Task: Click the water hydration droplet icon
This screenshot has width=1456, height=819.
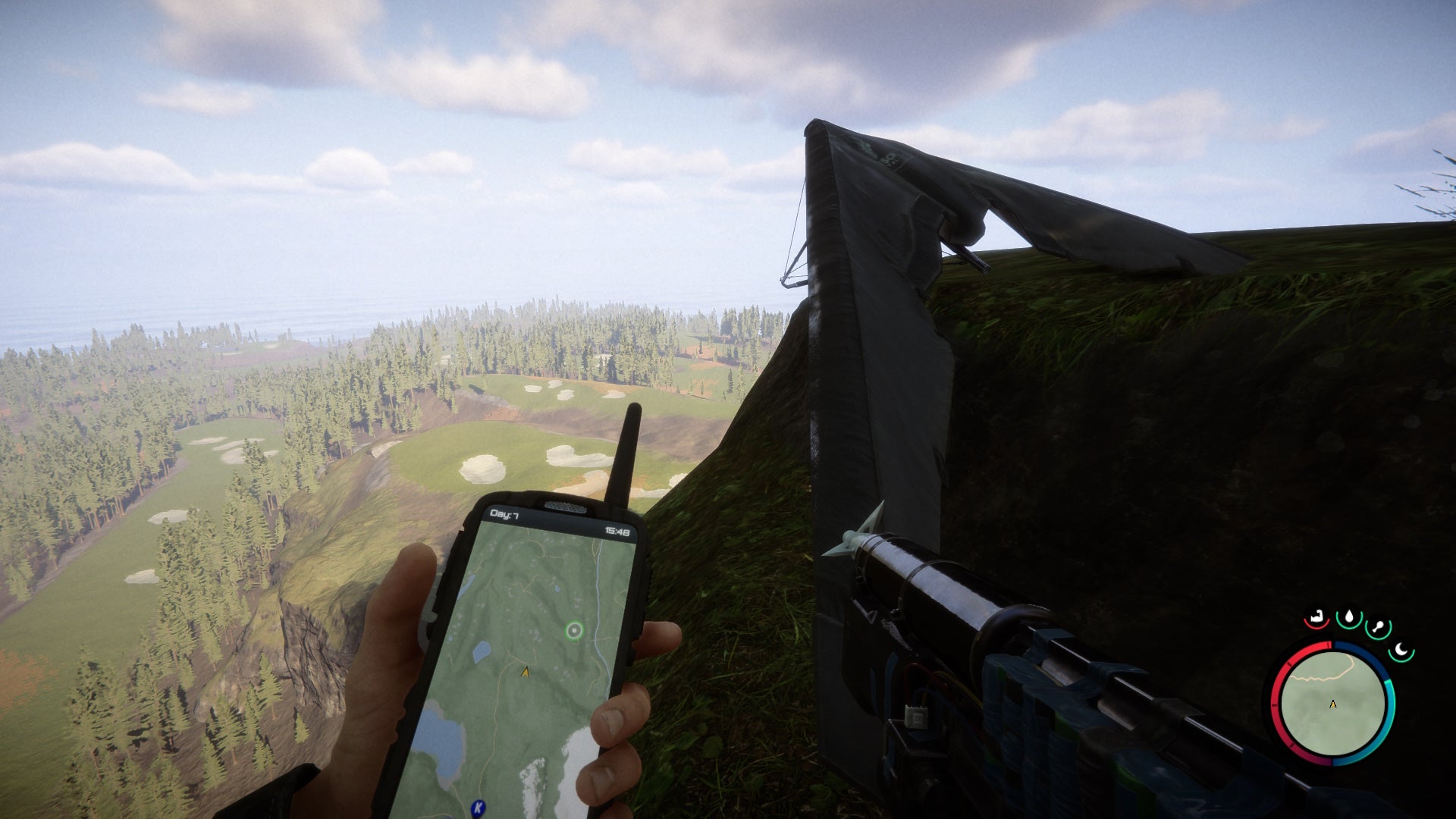Action: [1349, 617]
